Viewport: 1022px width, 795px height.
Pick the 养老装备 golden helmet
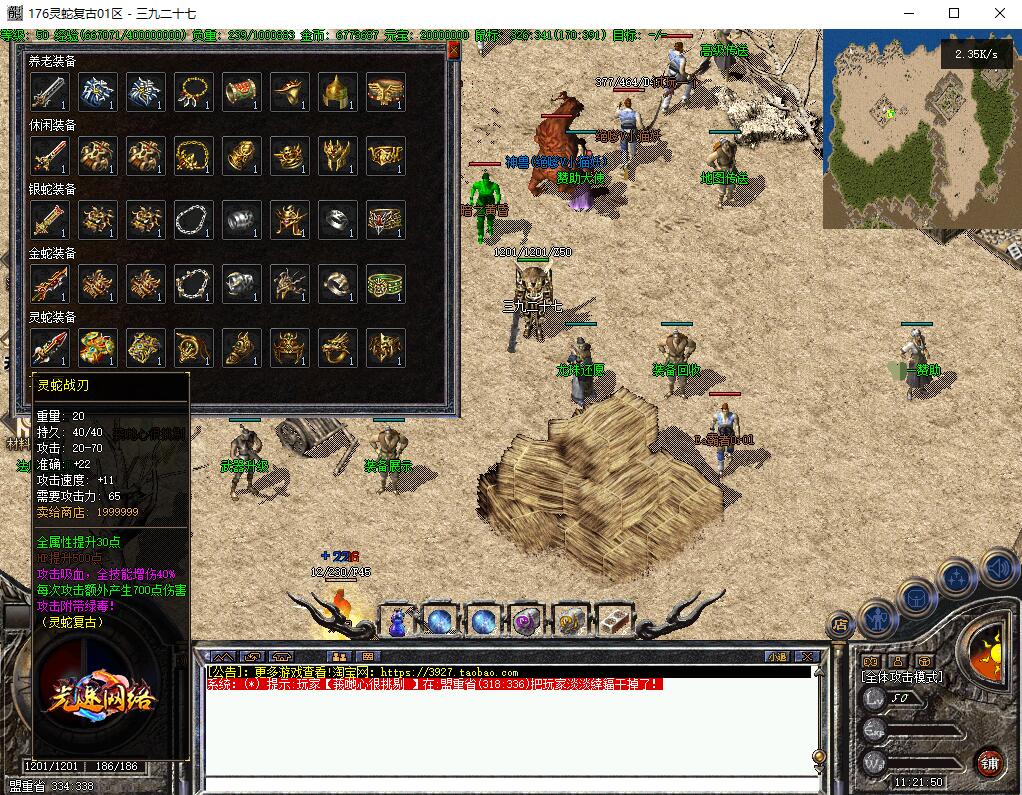click(337, 93)
